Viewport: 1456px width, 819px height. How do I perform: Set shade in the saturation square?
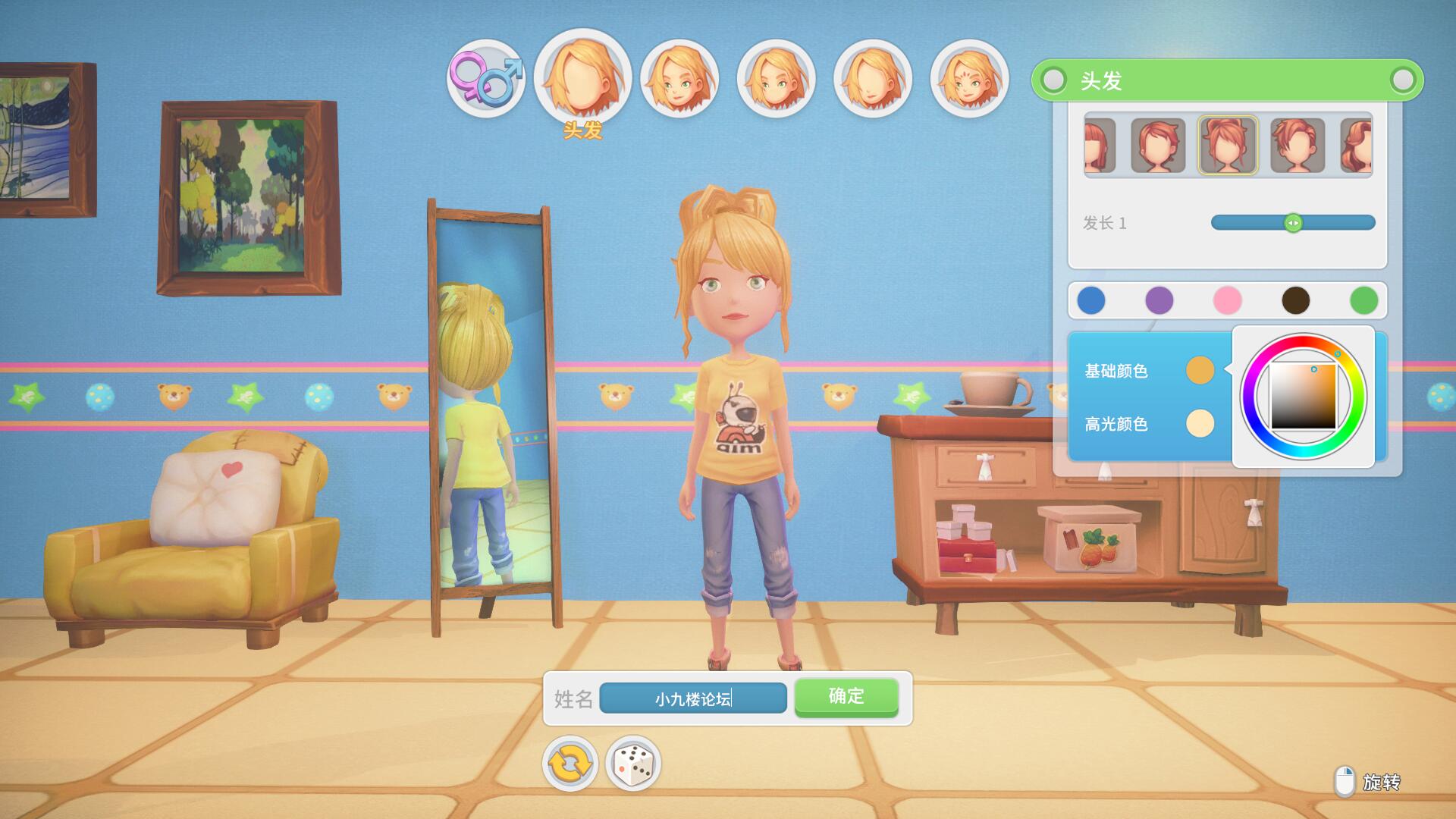point(1304,397)
